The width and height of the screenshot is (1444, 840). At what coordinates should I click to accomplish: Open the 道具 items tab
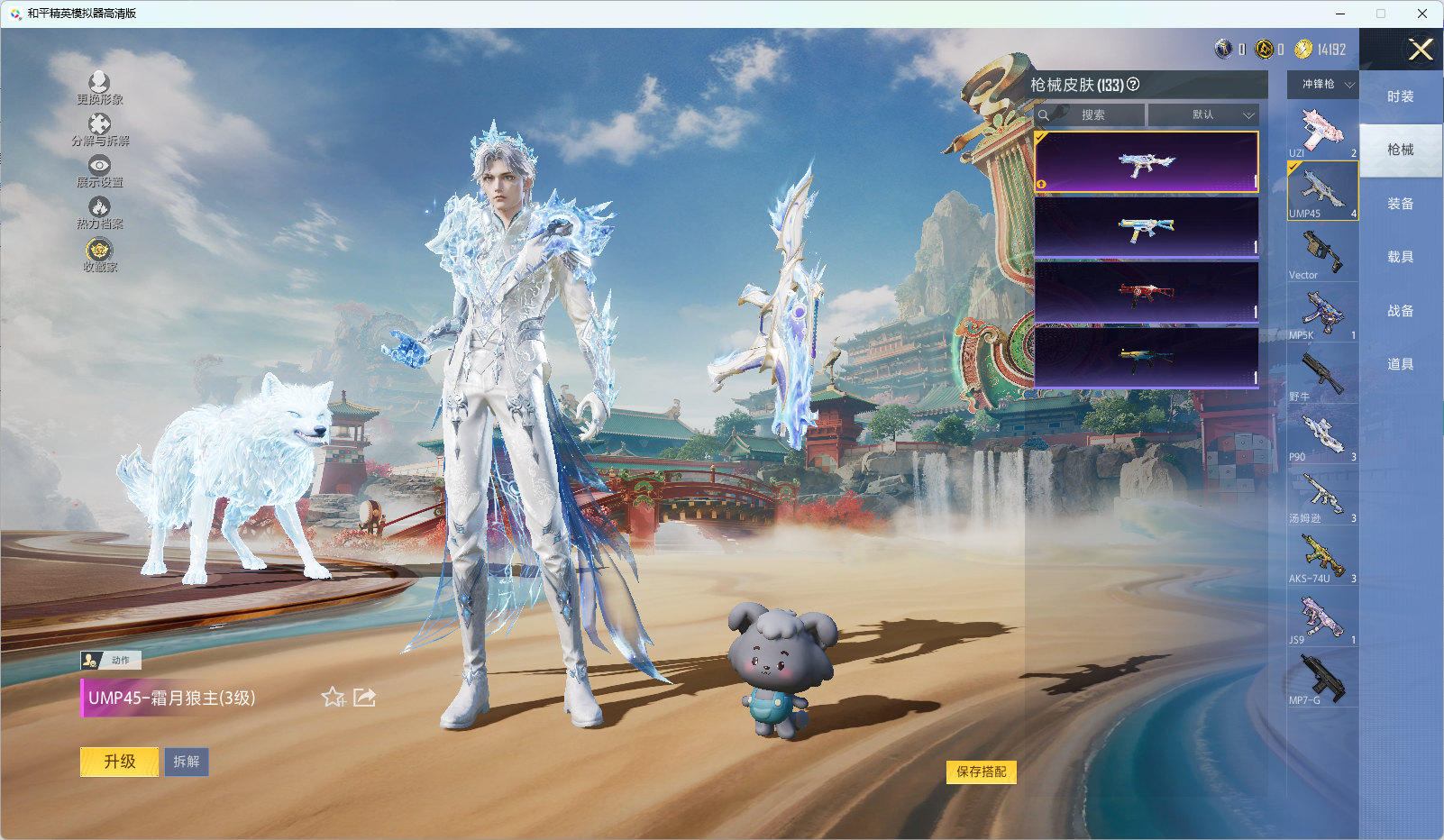(x=1400, y=364)
